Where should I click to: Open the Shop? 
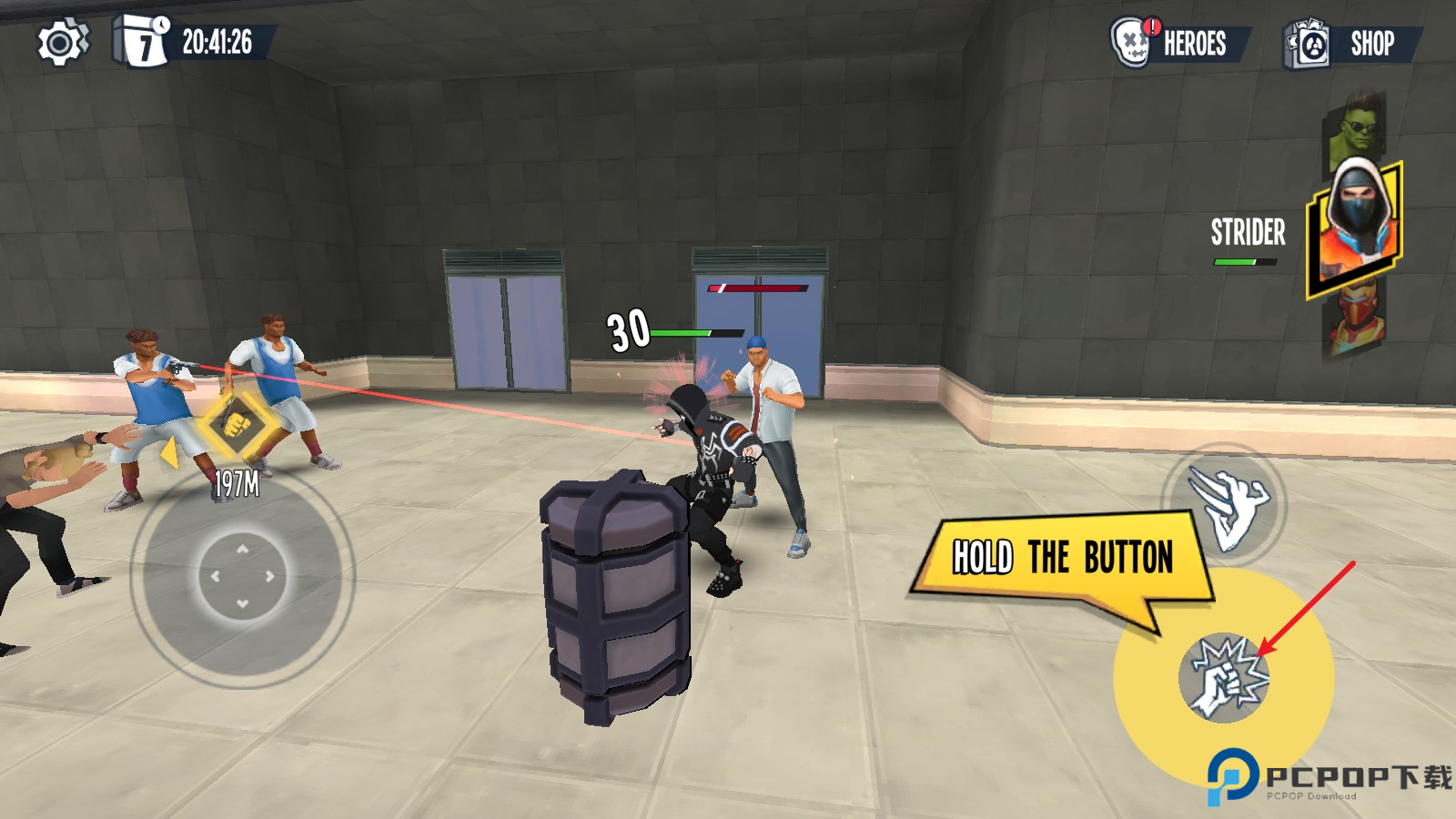click(1352, 44)
